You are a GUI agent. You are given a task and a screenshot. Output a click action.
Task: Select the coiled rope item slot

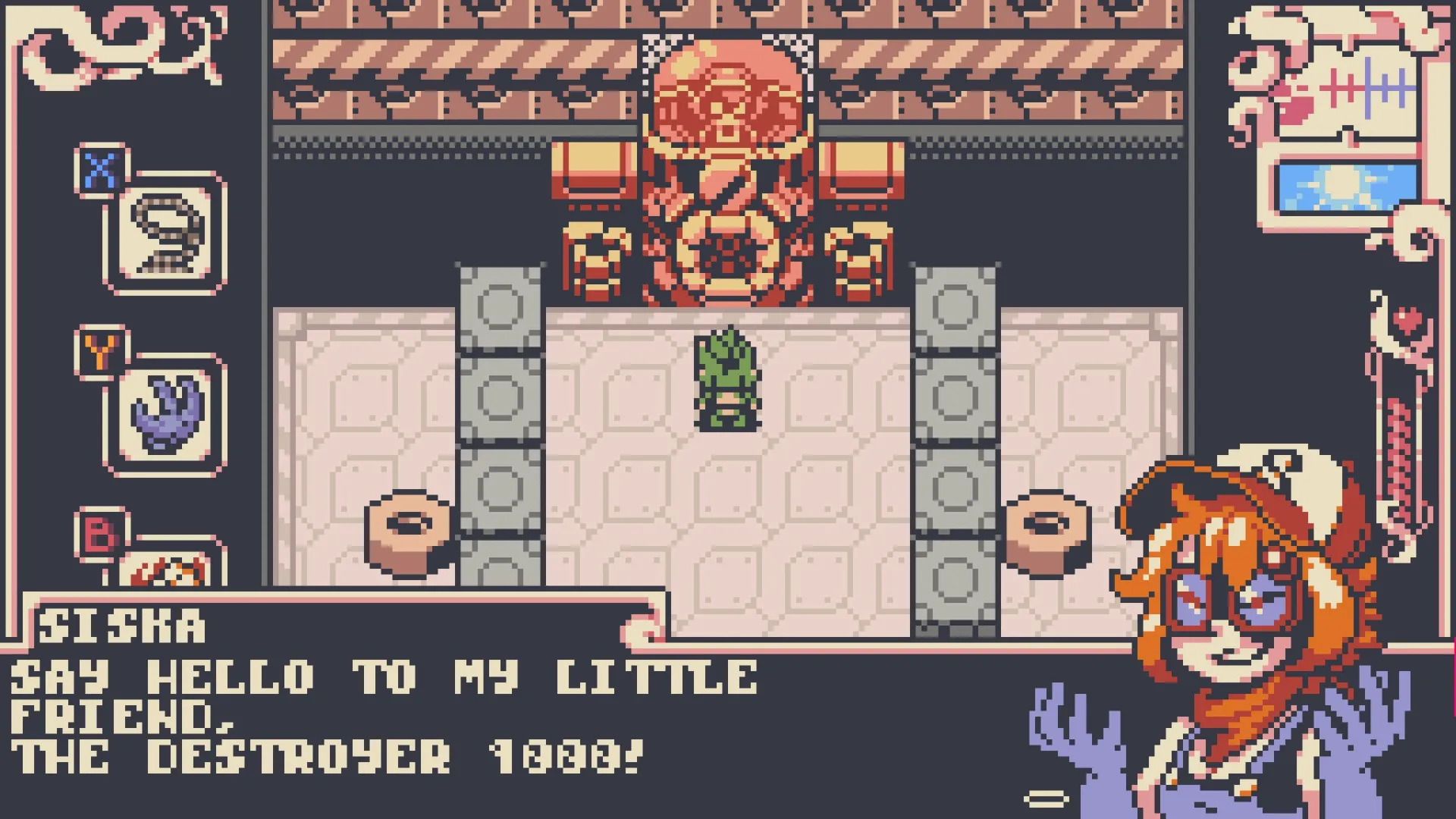[x=165, y=232]
